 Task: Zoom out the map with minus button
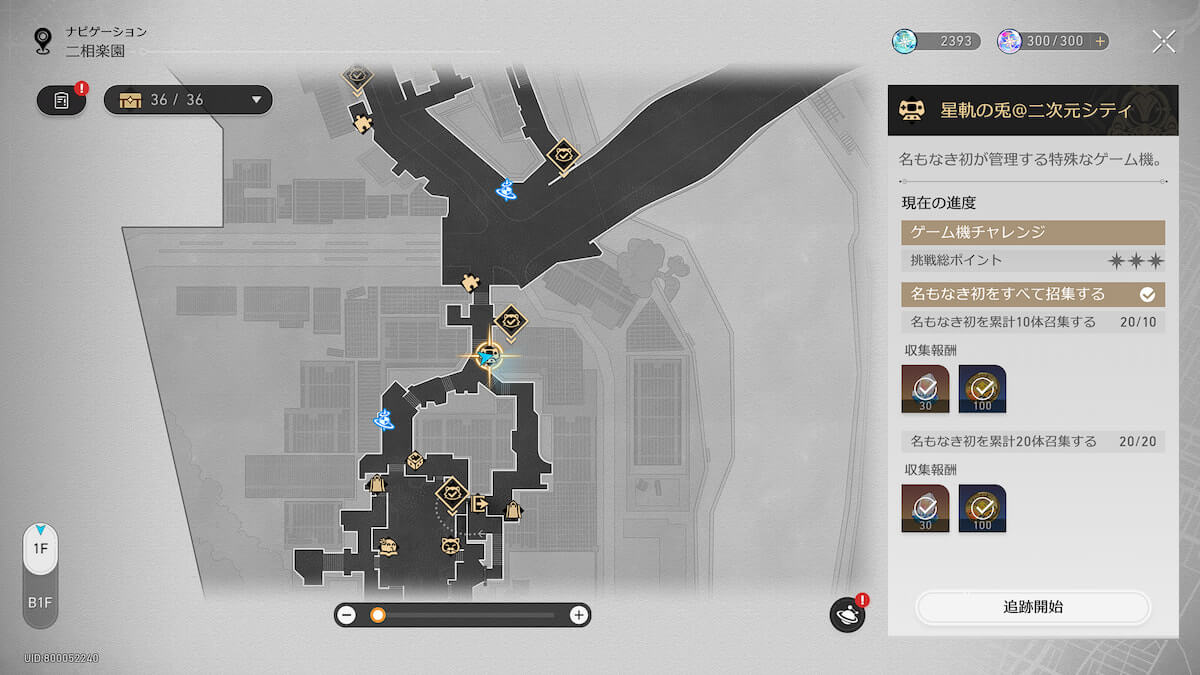point(346,615)
